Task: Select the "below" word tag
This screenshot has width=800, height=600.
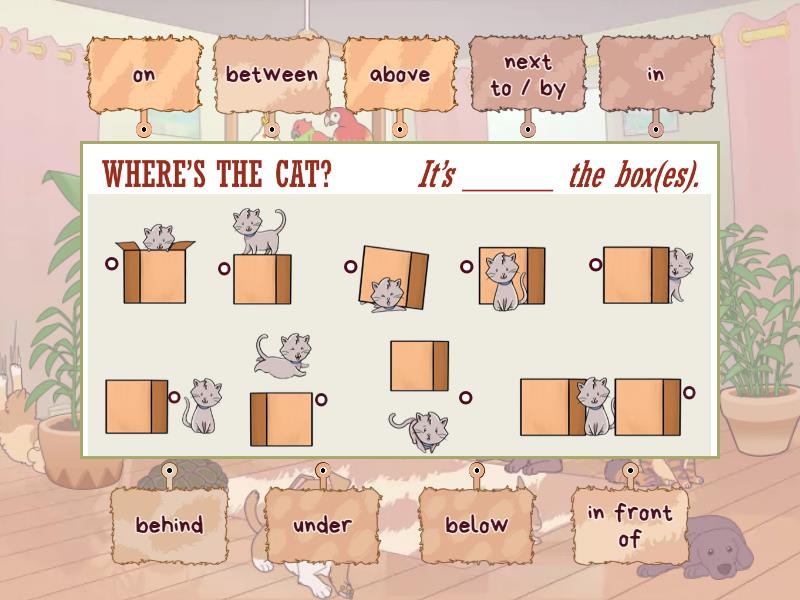Action: click(x=476, y=525)
